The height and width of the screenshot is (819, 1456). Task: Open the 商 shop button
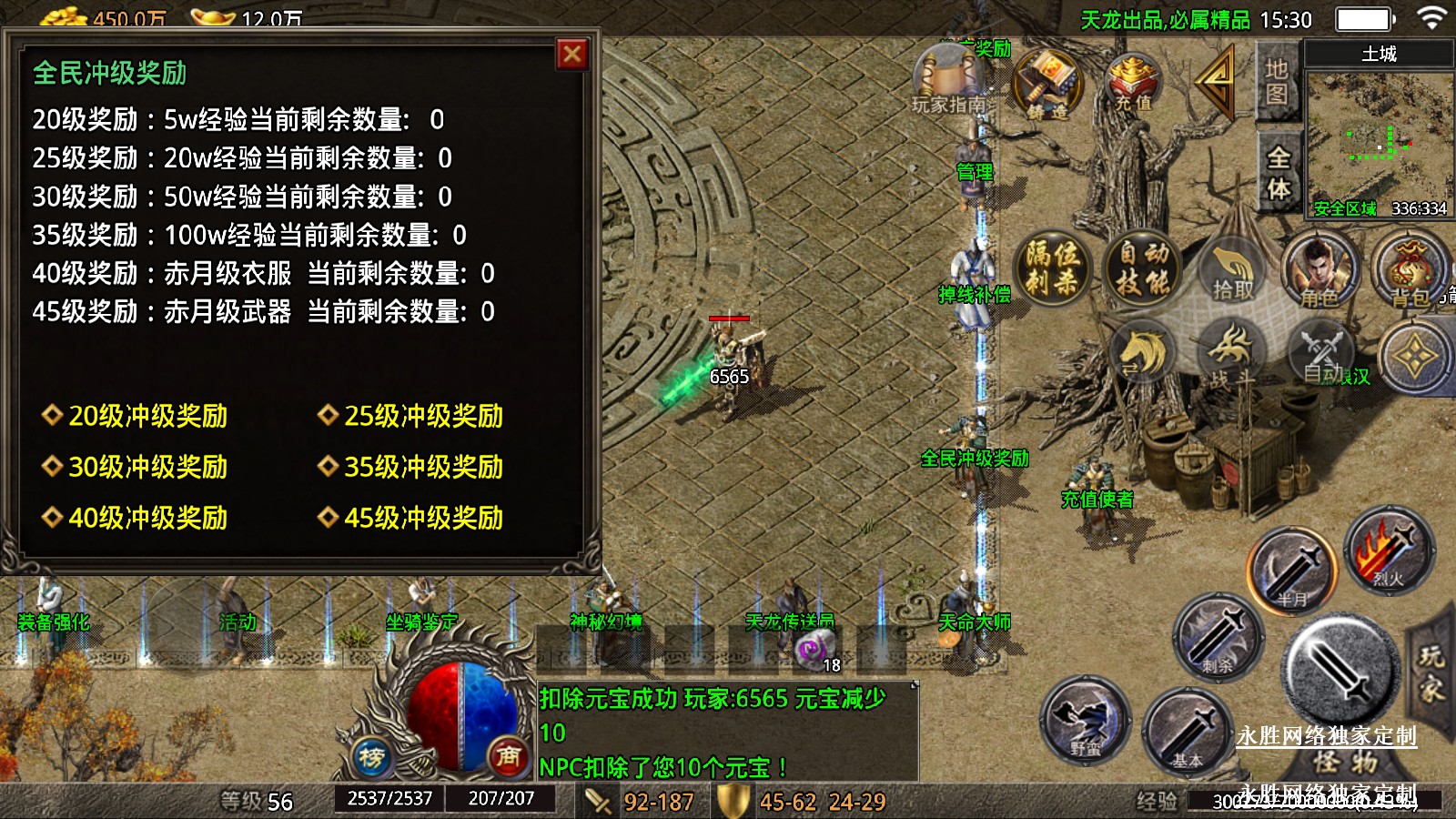point(508,755)
